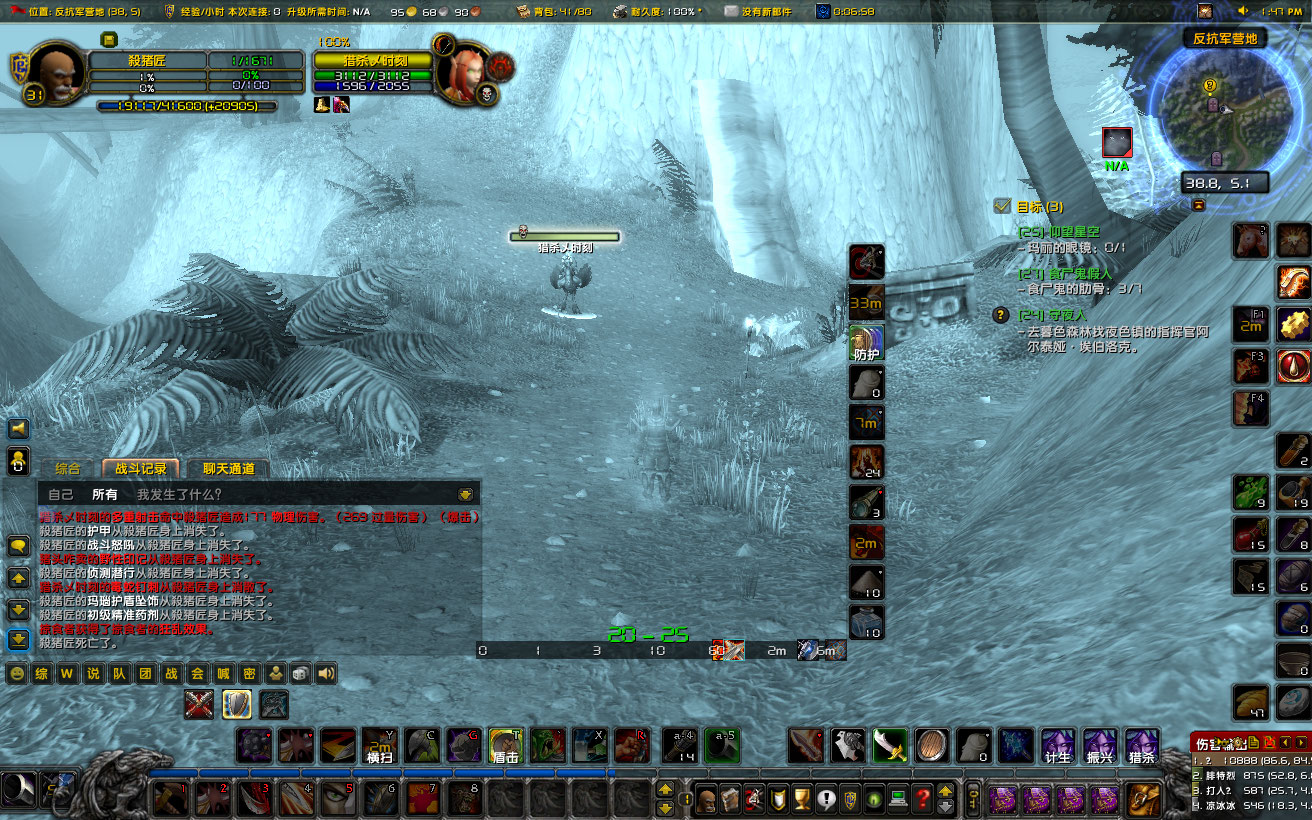This screenshot has height=820, width=1312.
Task: Click the experience bar above the action bar
Action: point(400,771)
